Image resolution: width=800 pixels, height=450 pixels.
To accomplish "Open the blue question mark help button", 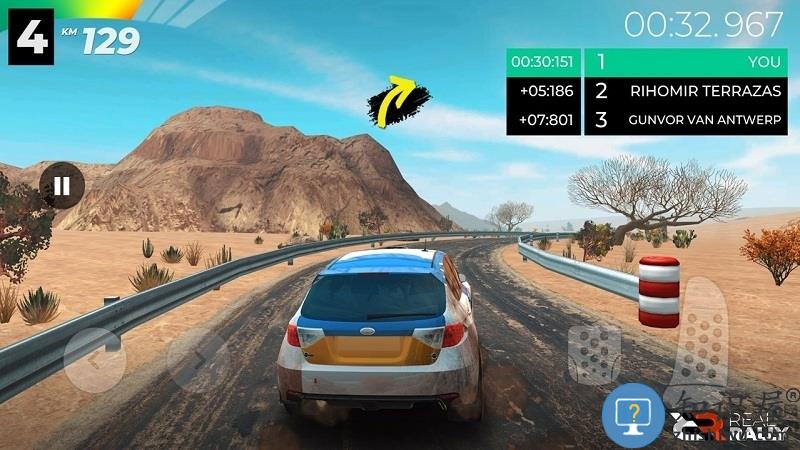I will pos(633,413).
